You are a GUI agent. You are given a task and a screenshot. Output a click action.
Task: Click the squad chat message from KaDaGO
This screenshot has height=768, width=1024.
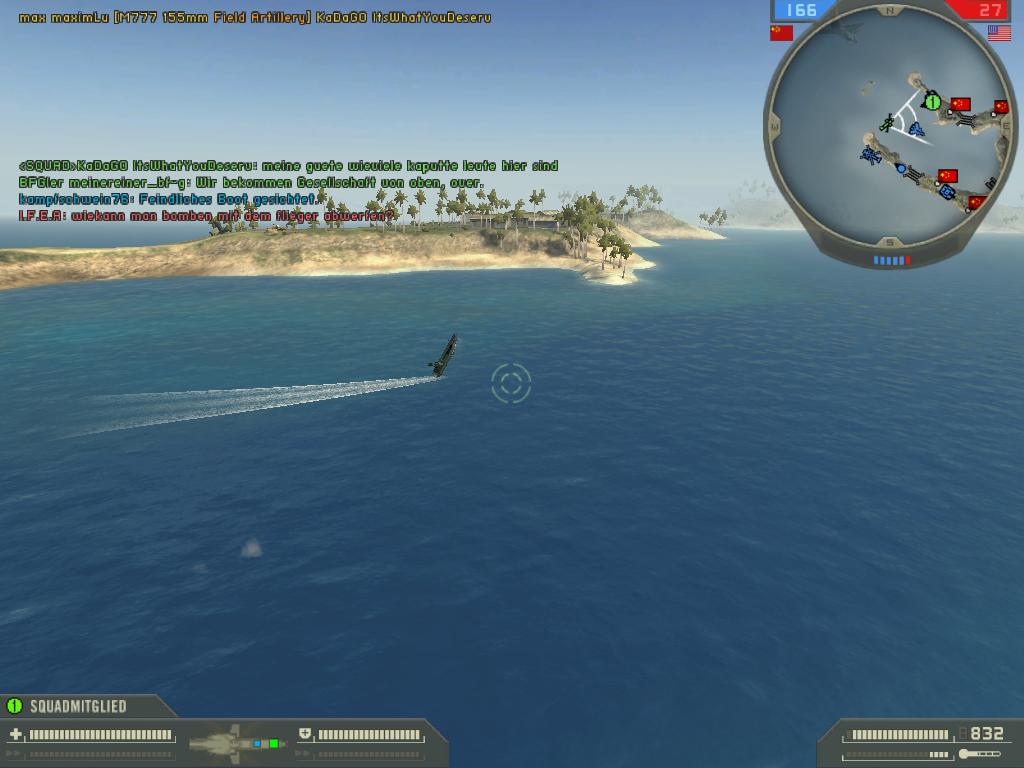coord(288,166)
